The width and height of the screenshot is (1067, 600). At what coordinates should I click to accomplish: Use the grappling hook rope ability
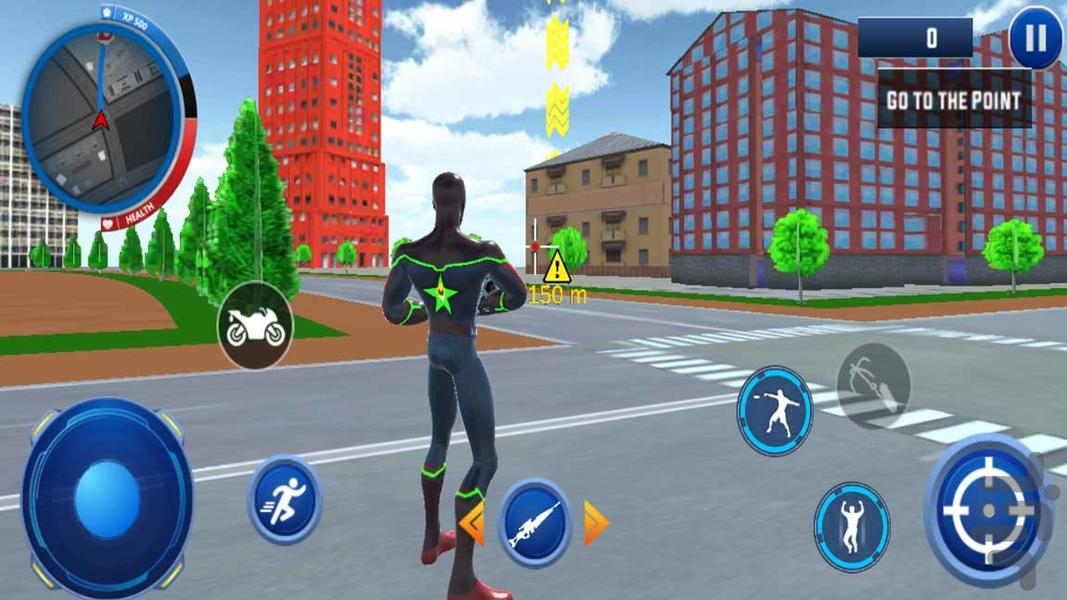(x=873, y=384)
